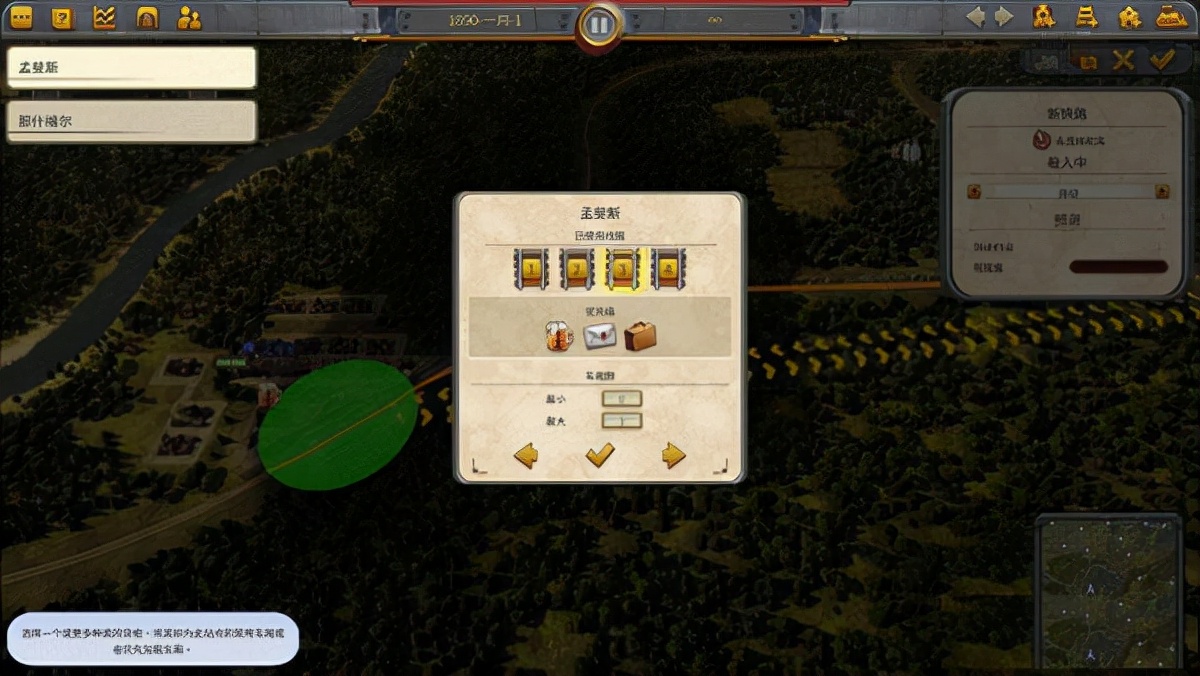Open the main menu button in top-left

[21, 17]
